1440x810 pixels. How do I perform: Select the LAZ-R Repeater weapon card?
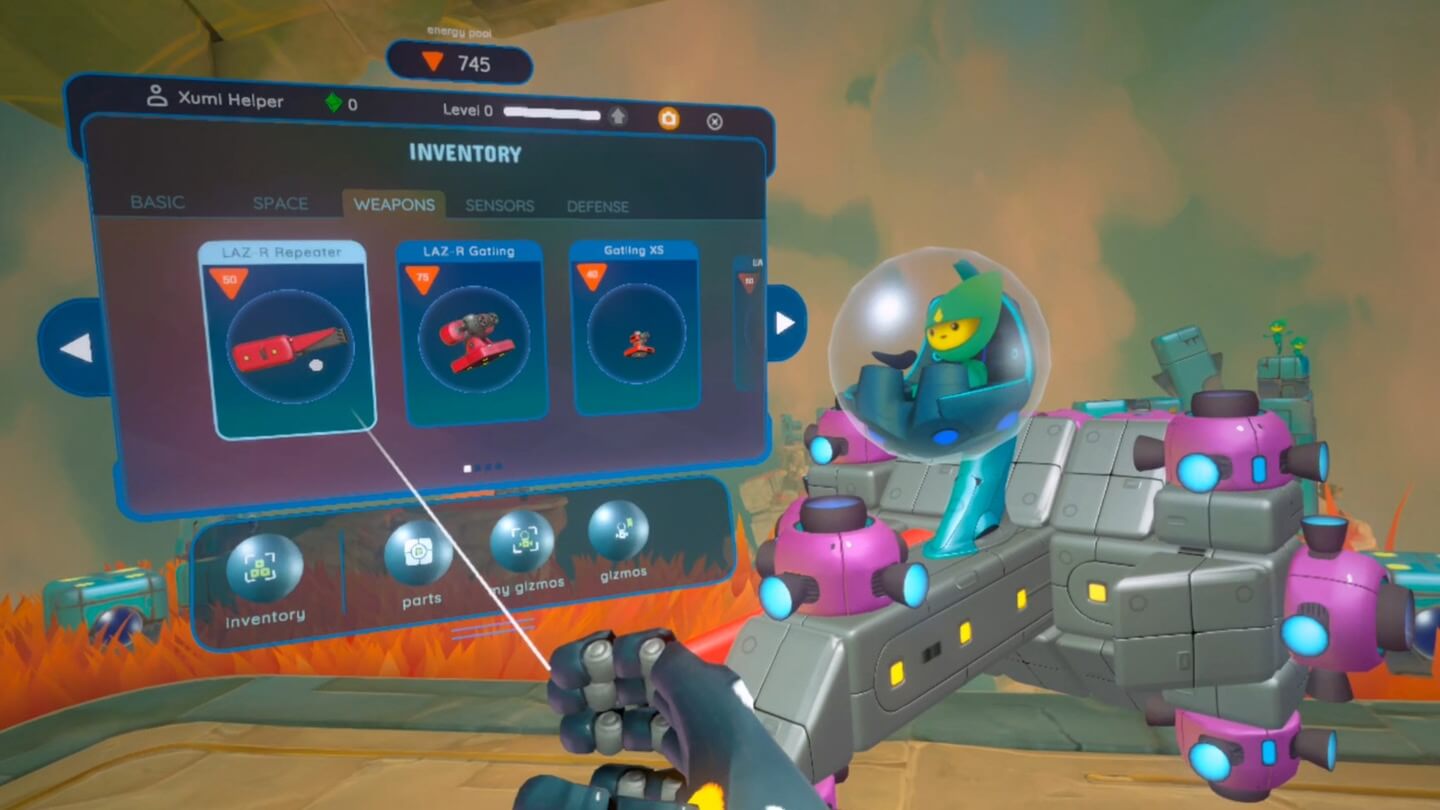coord(286,340)
